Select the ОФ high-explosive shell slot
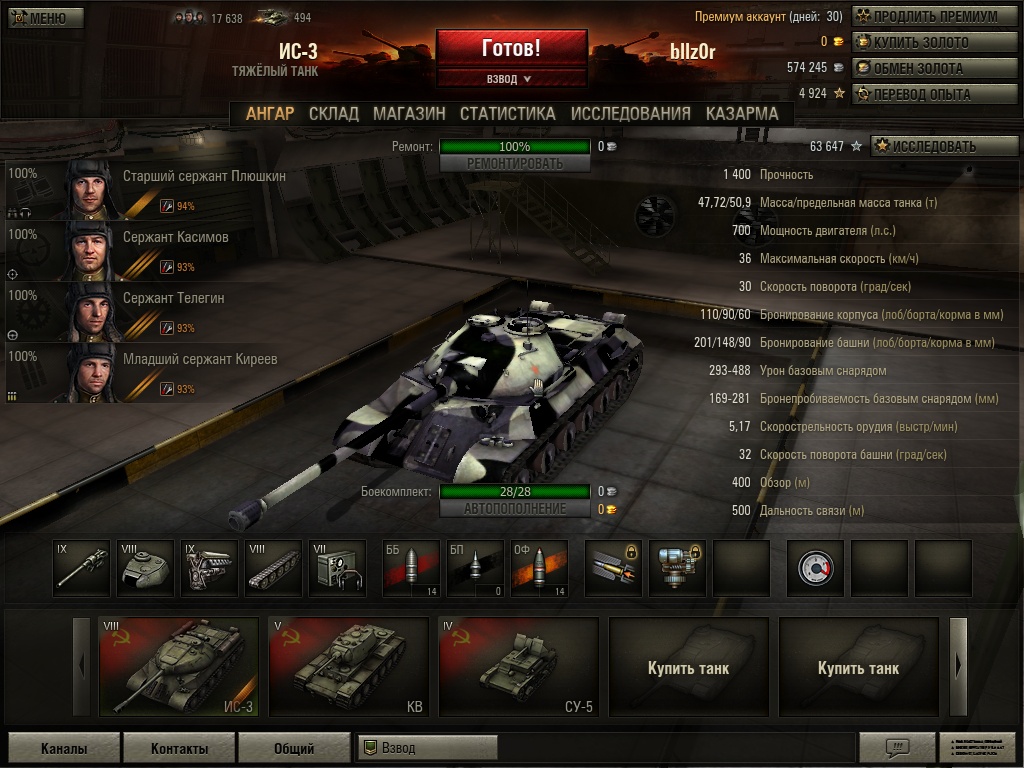Screen dimensions: 1024x768 (x=539, y=568)
